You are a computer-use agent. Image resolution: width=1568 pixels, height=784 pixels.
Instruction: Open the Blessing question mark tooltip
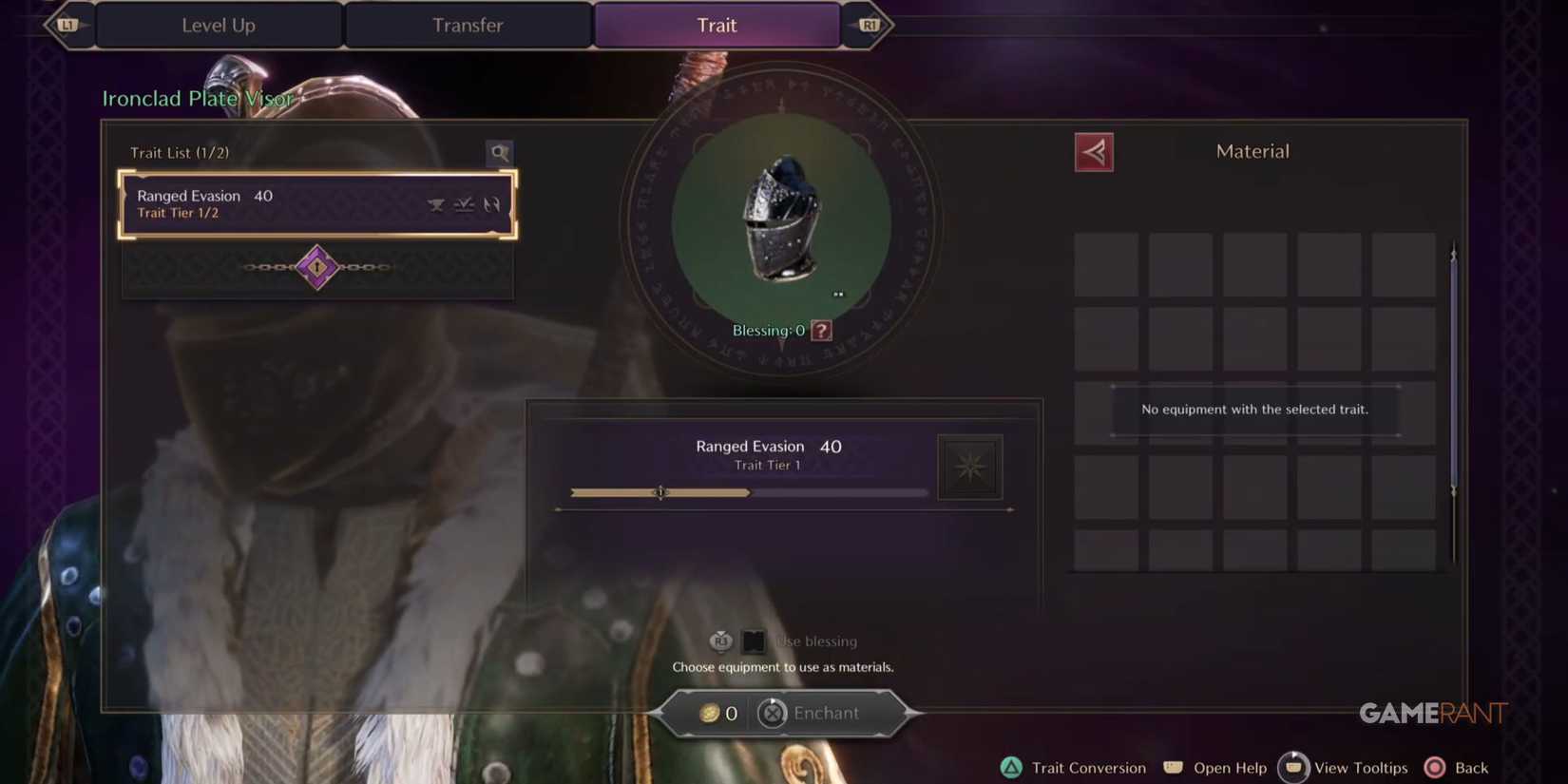(x=819, y=330)
